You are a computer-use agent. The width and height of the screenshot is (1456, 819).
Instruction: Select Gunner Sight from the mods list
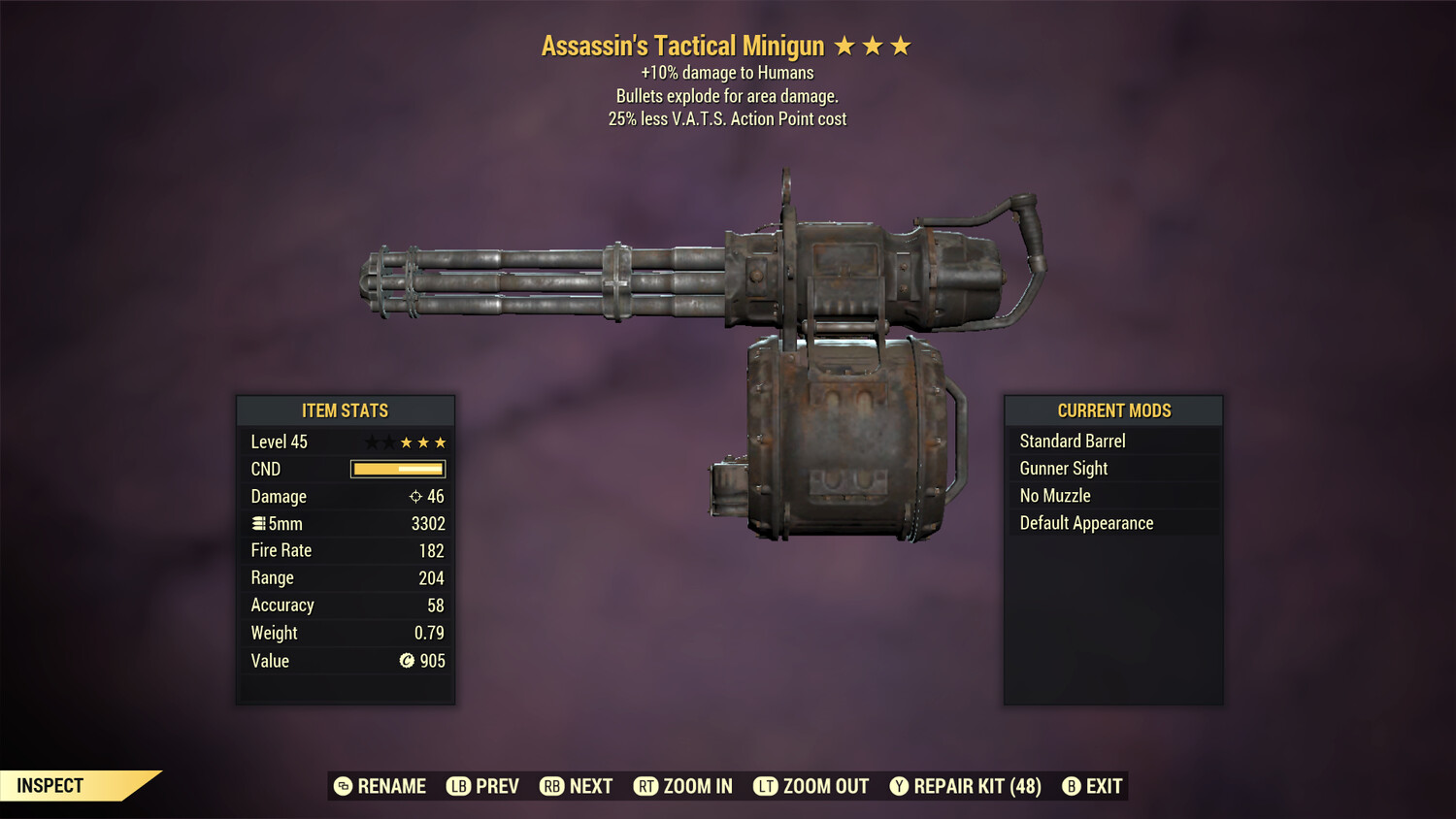1063,468
